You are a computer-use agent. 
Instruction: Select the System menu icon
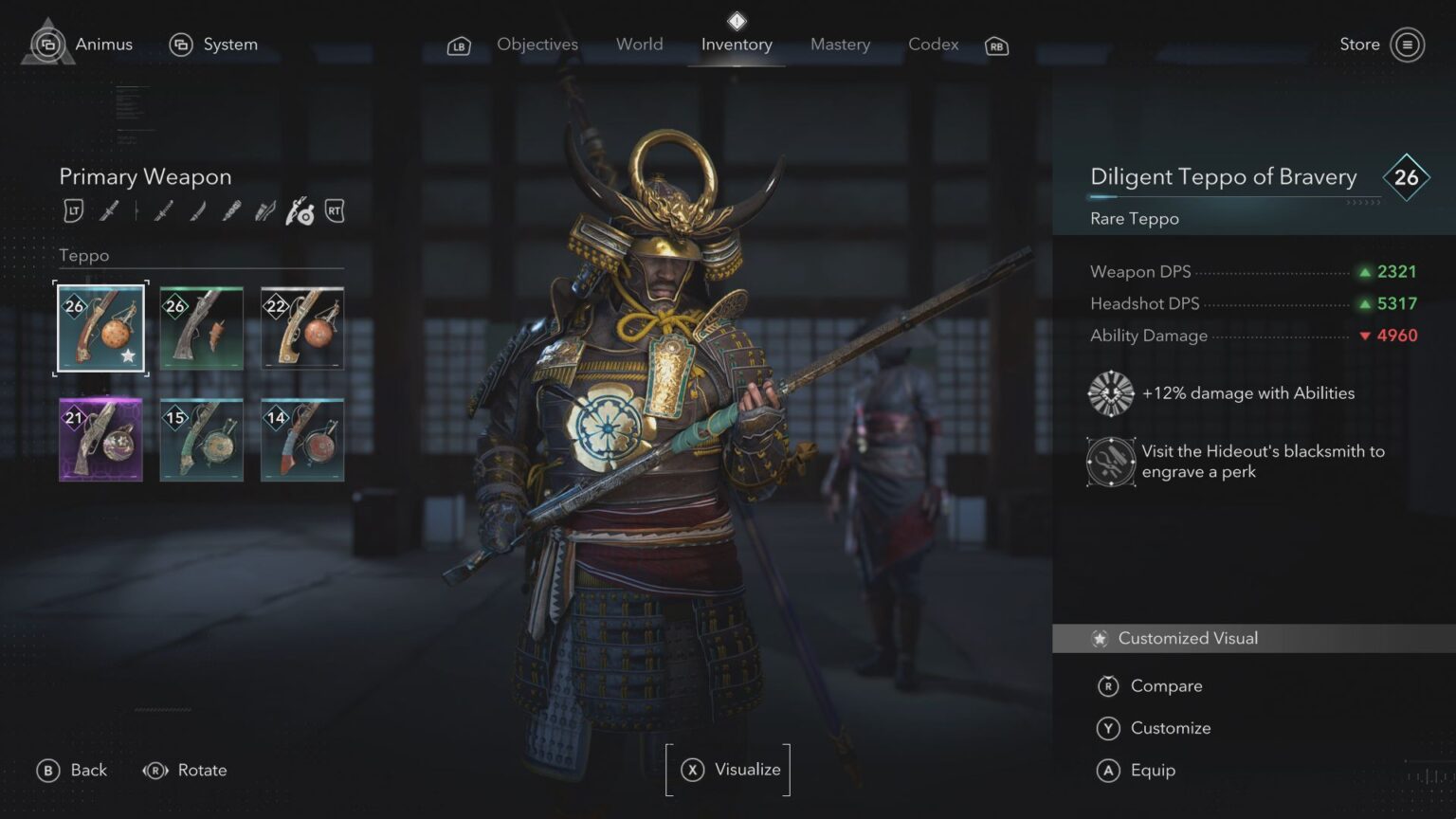click(x=181, y=45)
